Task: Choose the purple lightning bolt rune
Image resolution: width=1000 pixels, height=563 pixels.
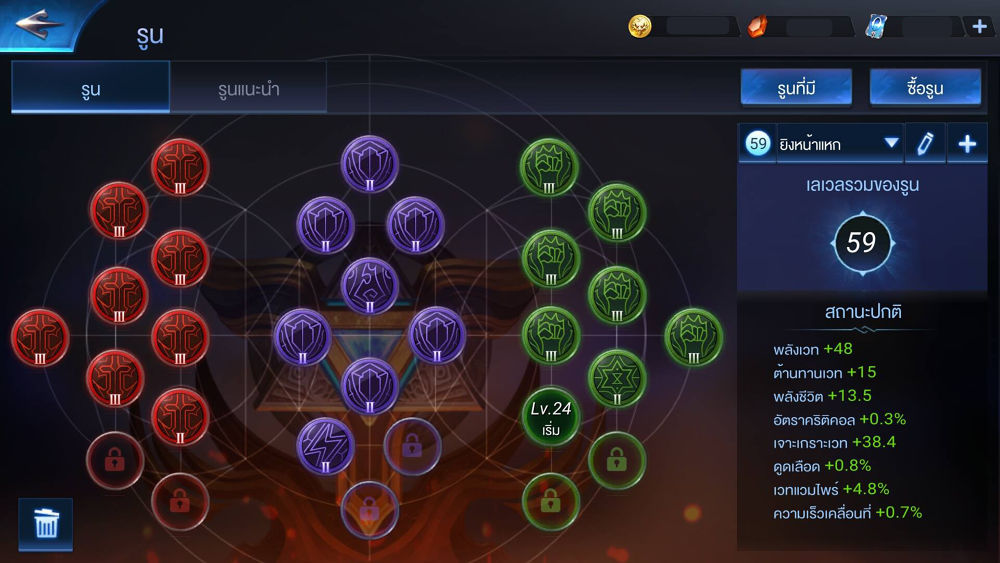Action: [x=326, y=445]
